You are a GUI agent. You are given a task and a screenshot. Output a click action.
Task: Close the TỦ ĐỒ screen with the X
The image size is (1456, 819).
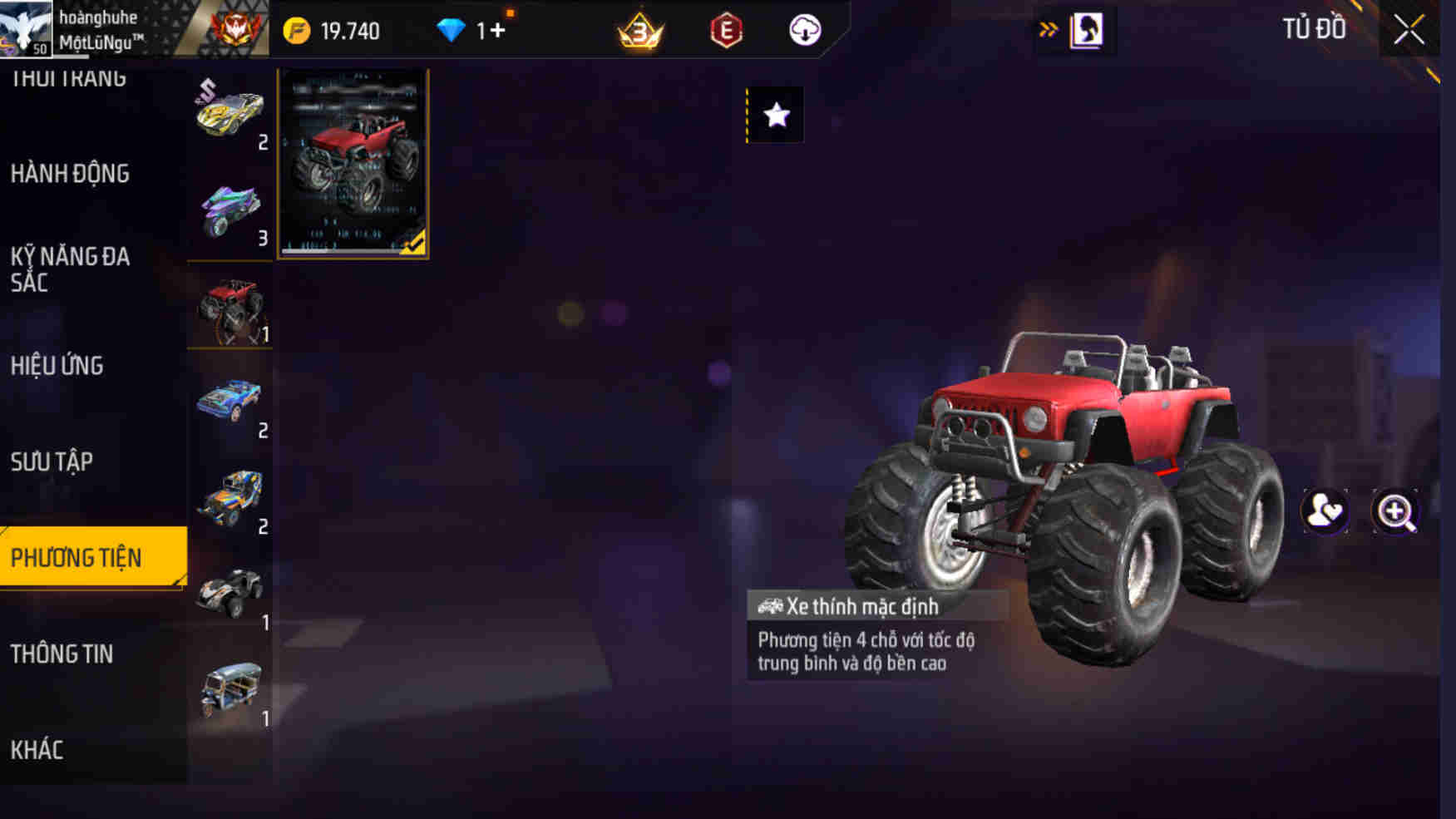[1408, 27]
